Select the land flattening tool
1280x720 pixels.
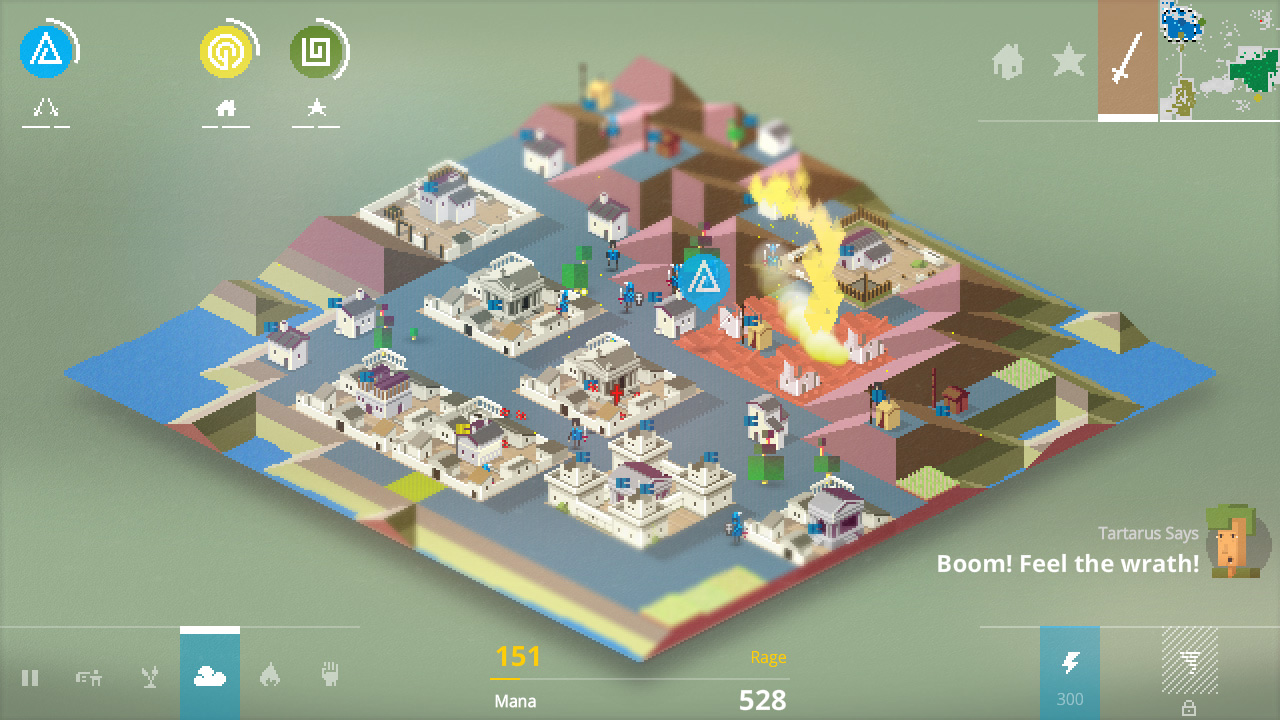(90, 675)
